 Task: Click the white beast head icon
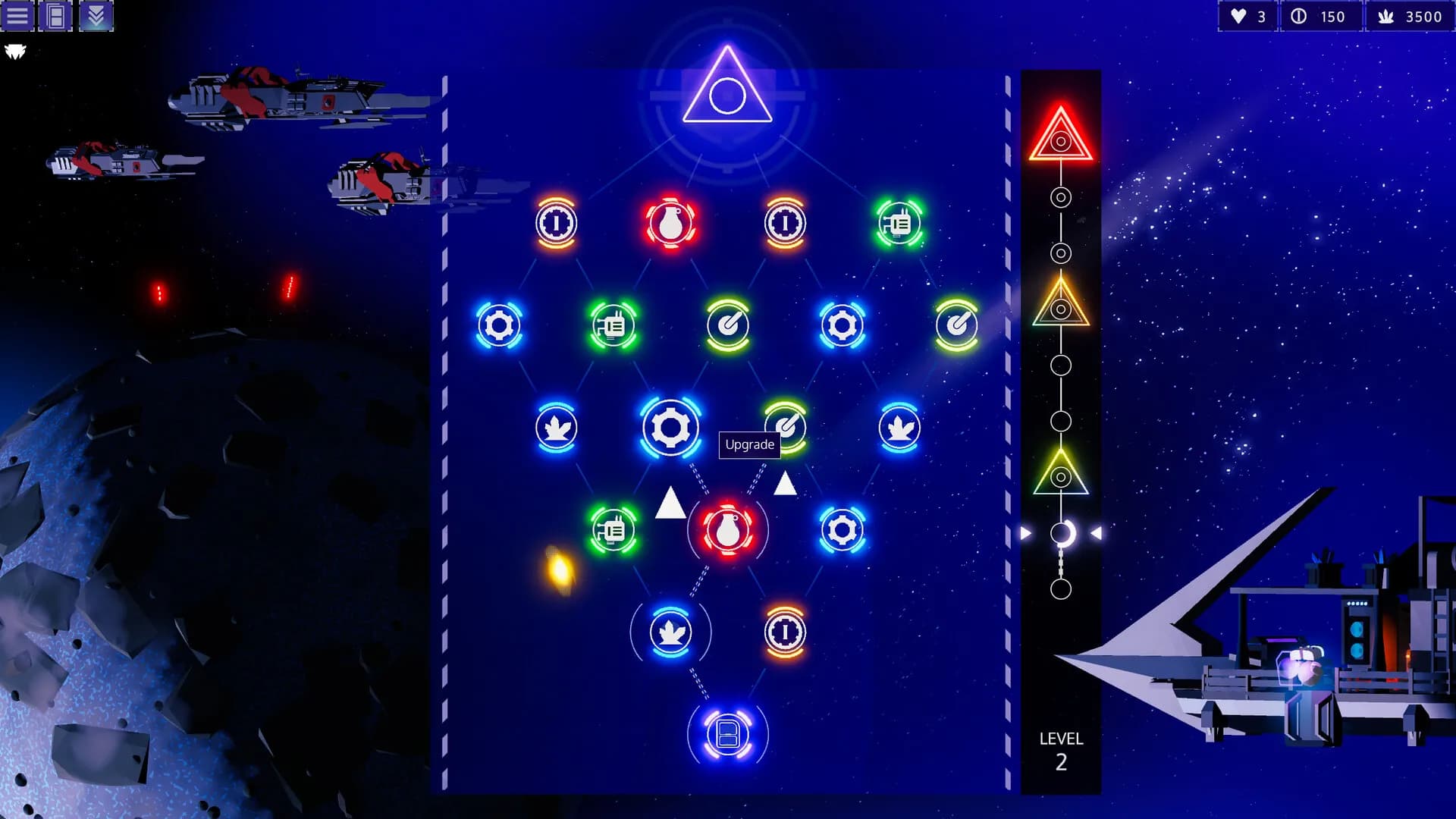point(15,52)
